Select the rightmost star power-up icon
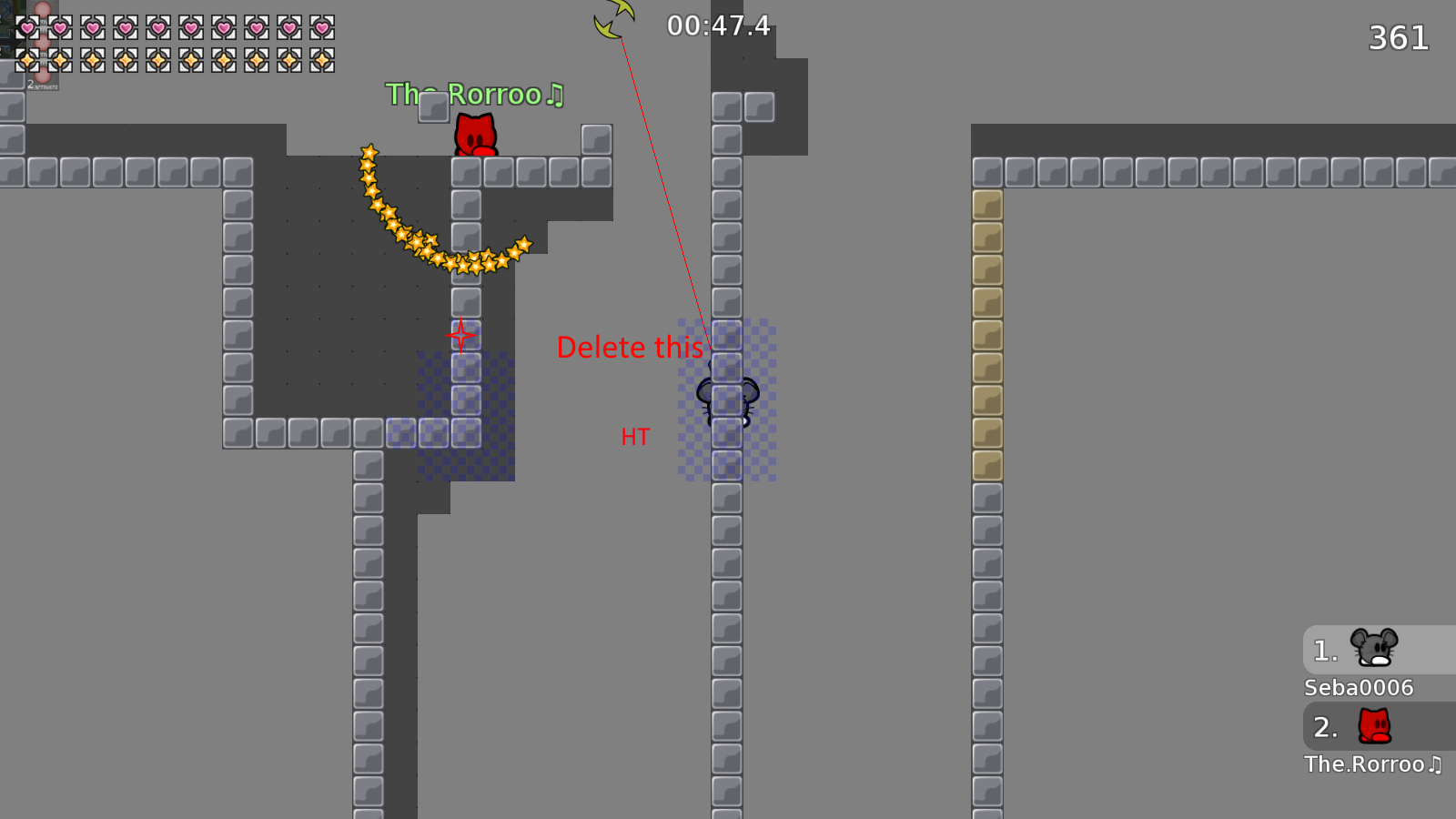1456x819 pixels. [x=322, y=60]
